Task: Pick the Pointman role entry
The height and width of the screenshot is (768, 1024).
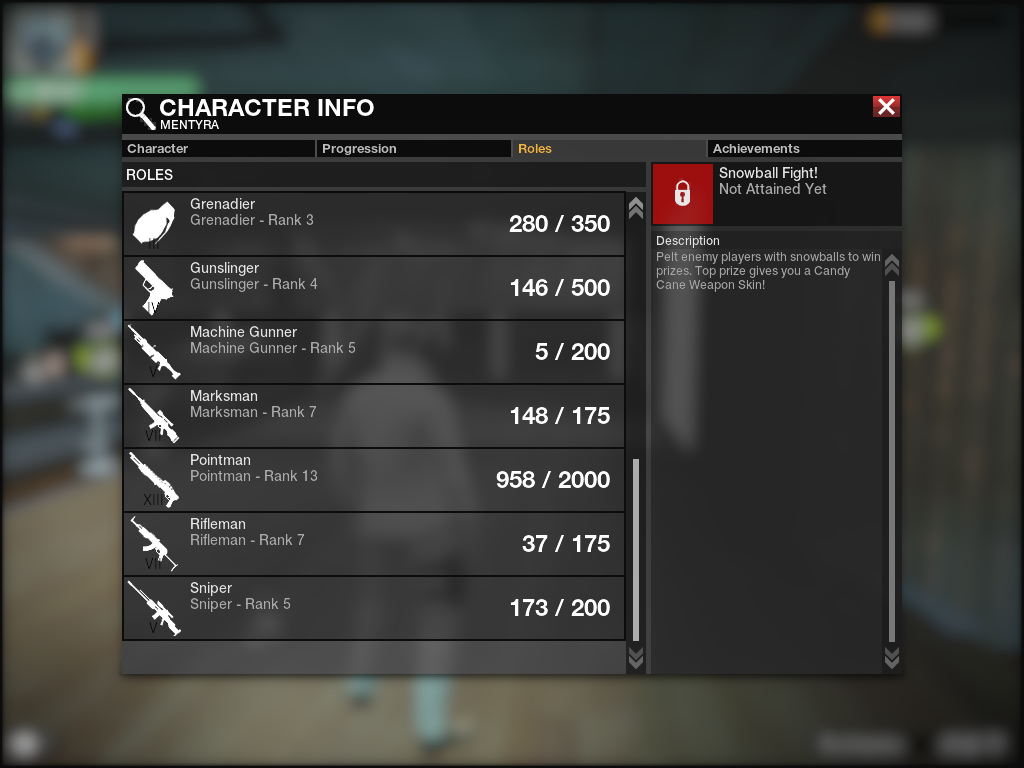Action: [x=373, y=480]
